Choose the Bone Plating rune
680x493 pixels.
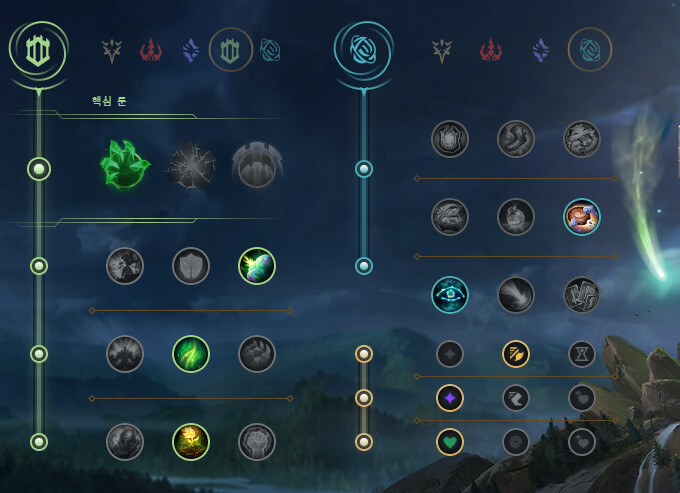(x=257, y=354)
